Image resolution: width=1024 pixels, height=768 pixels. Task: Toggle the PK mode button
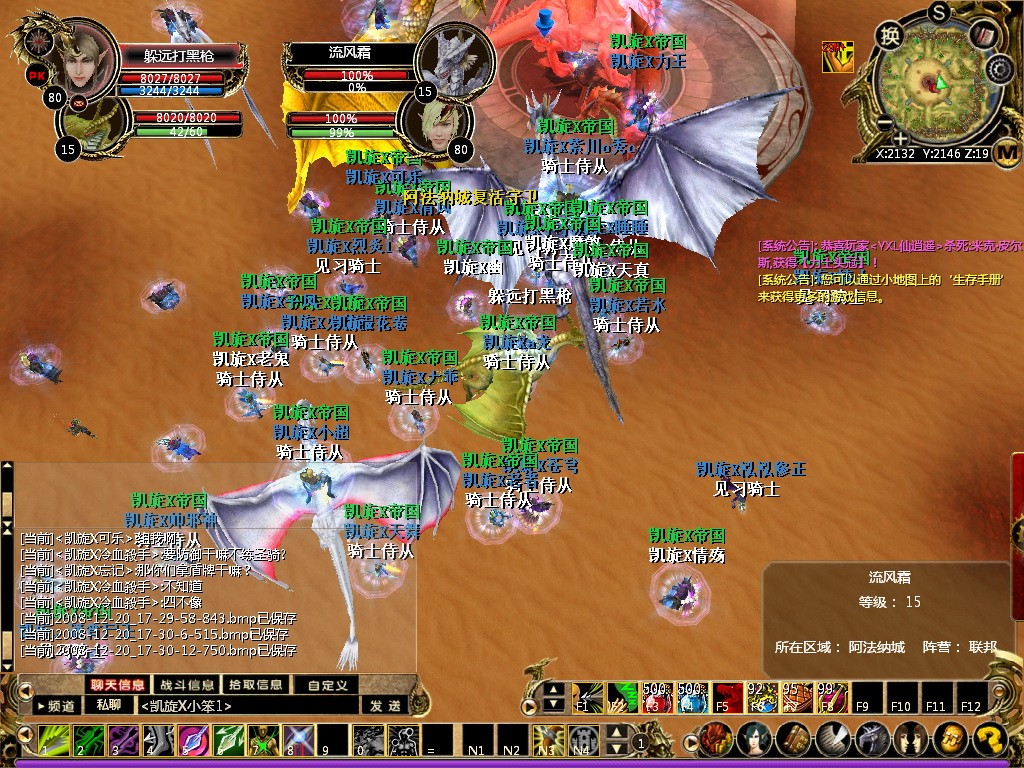point(36,75)
